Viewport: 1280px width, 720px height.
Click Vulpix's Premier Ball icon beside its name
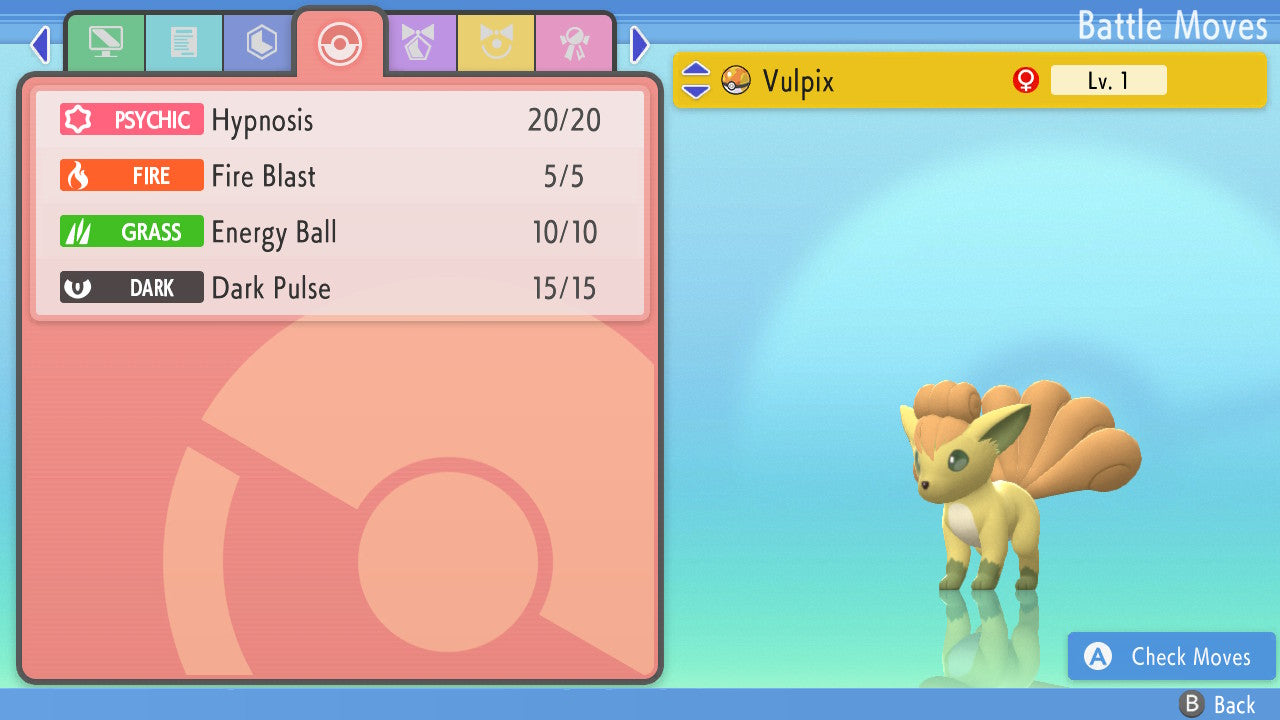point(737,80)
